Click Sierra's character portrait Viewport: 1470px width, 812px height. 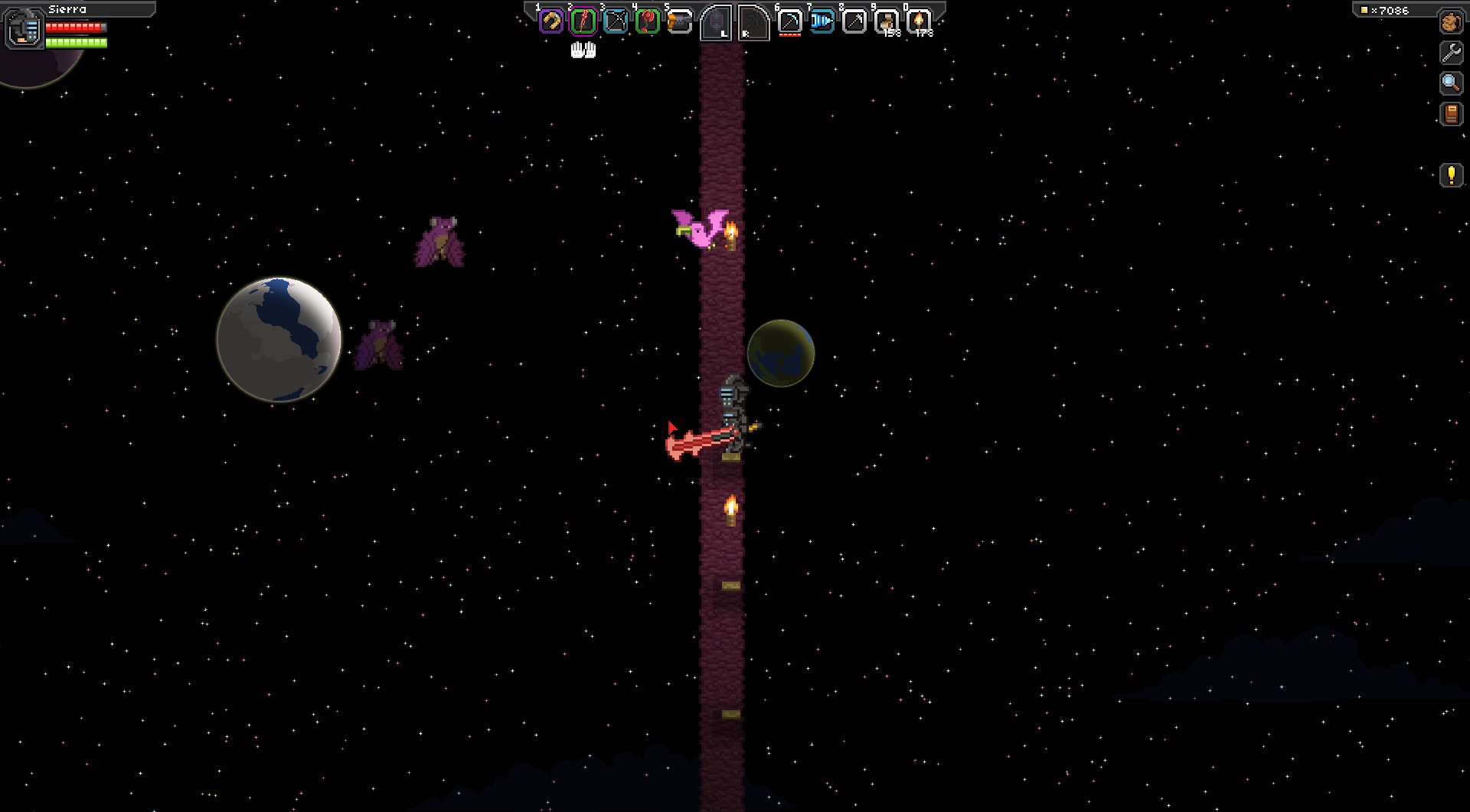coord(24,28)
